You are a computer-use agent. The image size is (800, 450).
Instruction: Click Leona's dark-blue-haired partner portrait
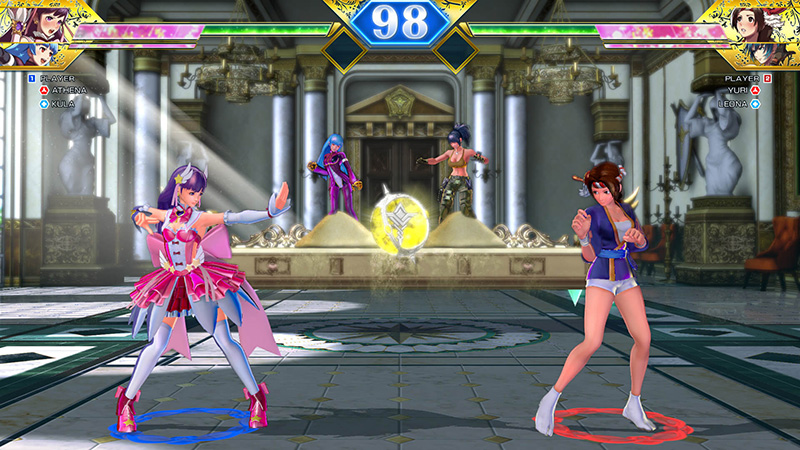(x=772, y=54)
